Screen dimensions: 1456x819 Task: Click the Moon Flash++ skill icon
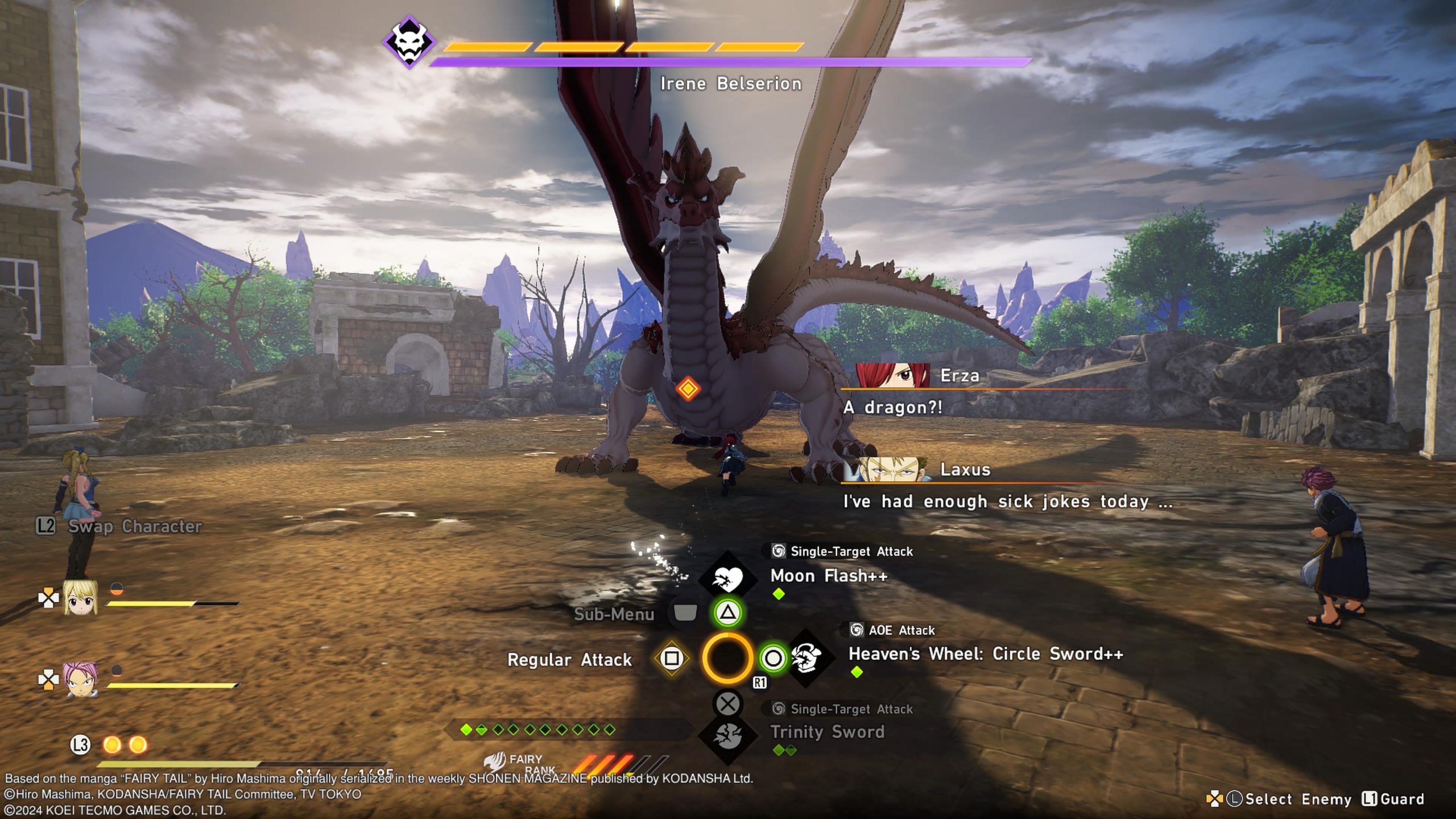[727, 579]
